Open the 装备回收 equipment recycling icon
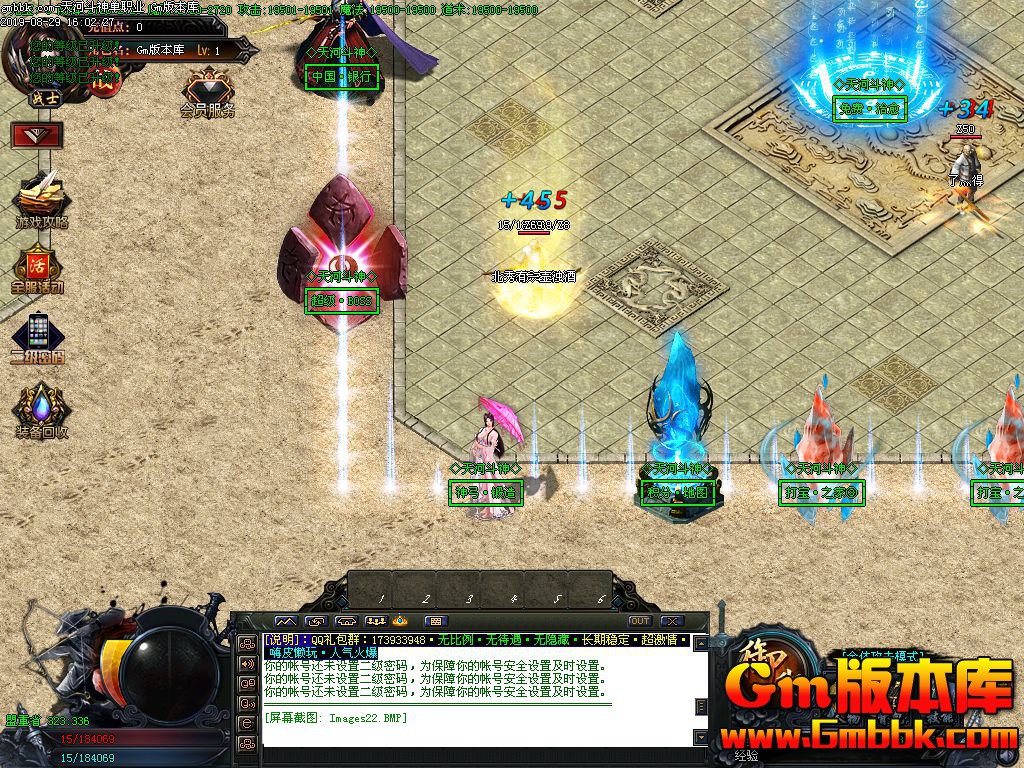Viewport: 1024px width, 768px height. 41,408
